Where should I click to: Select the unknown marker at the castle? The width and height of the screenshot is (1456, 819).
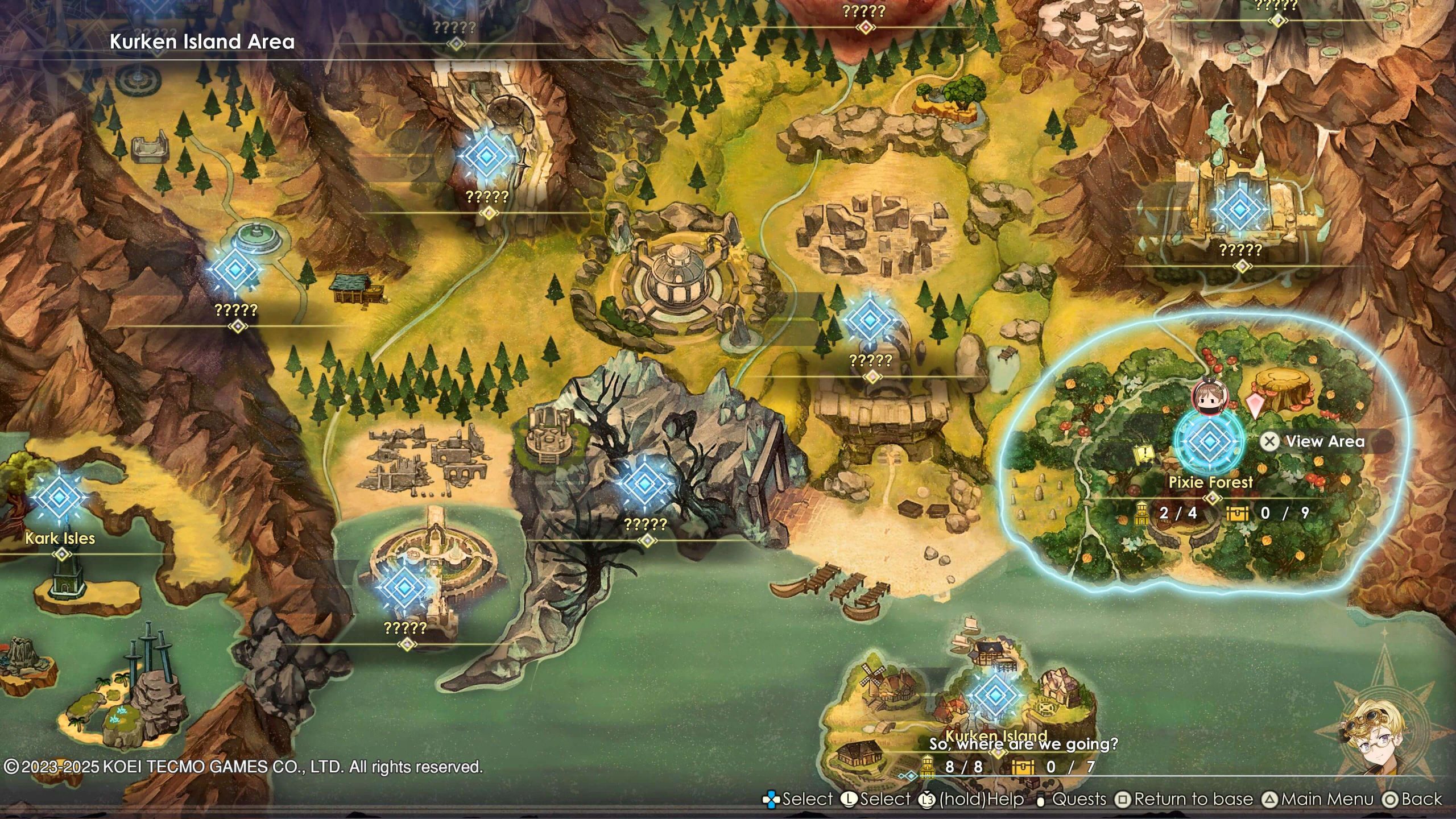point(1240,209)
